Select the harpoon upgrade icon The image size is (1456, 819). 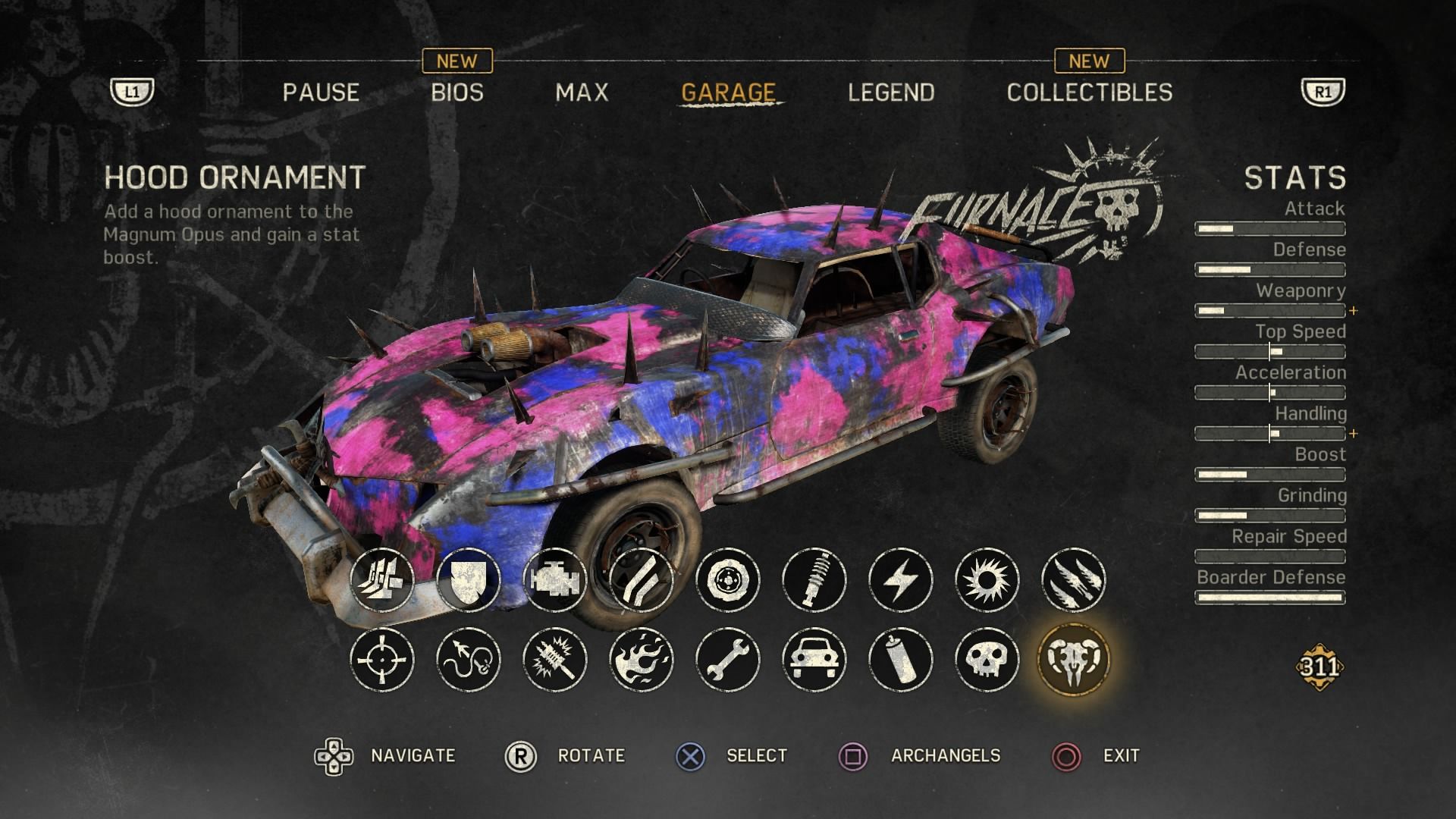pos(469,660)
